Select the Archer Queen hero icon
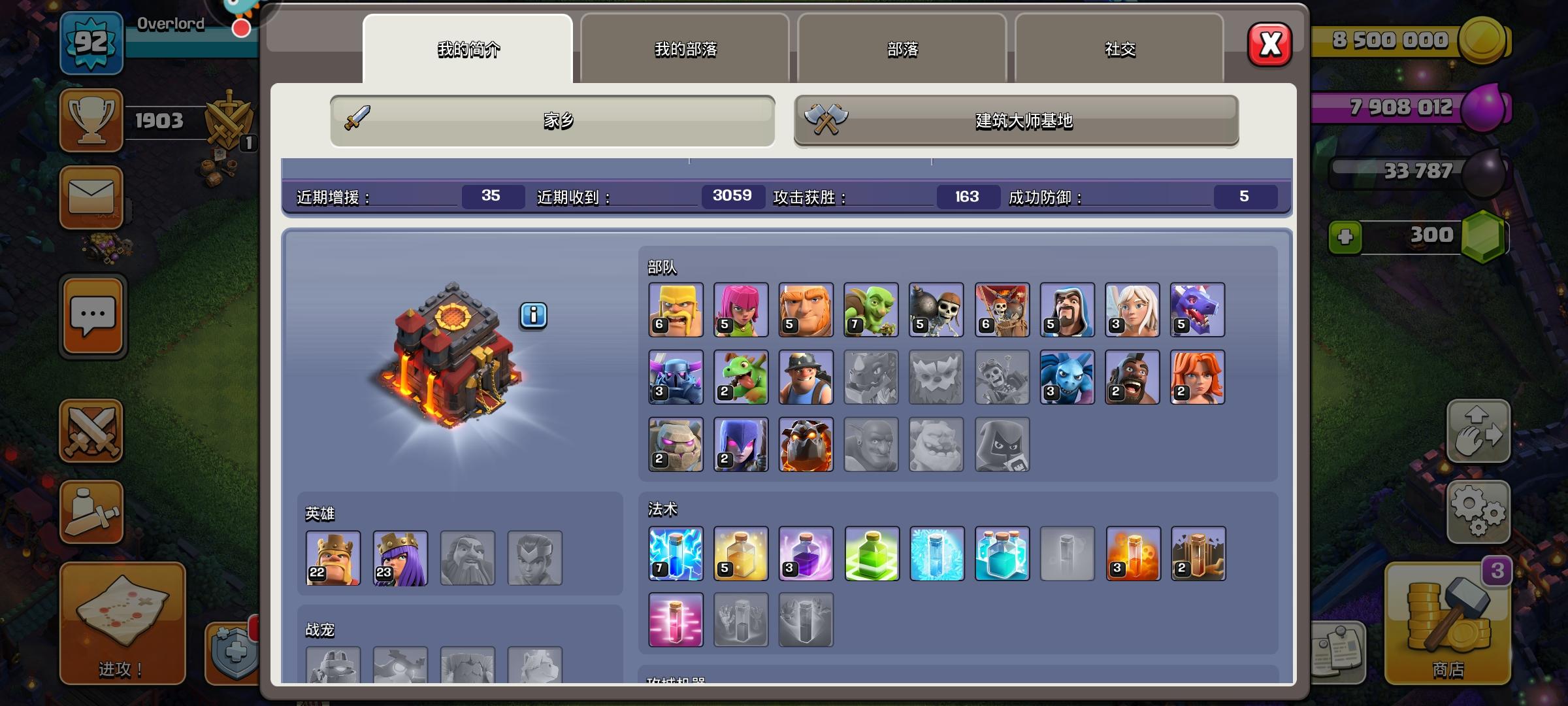The height and width of the screenshot is (706, 1568). click(x=400, y=559)
